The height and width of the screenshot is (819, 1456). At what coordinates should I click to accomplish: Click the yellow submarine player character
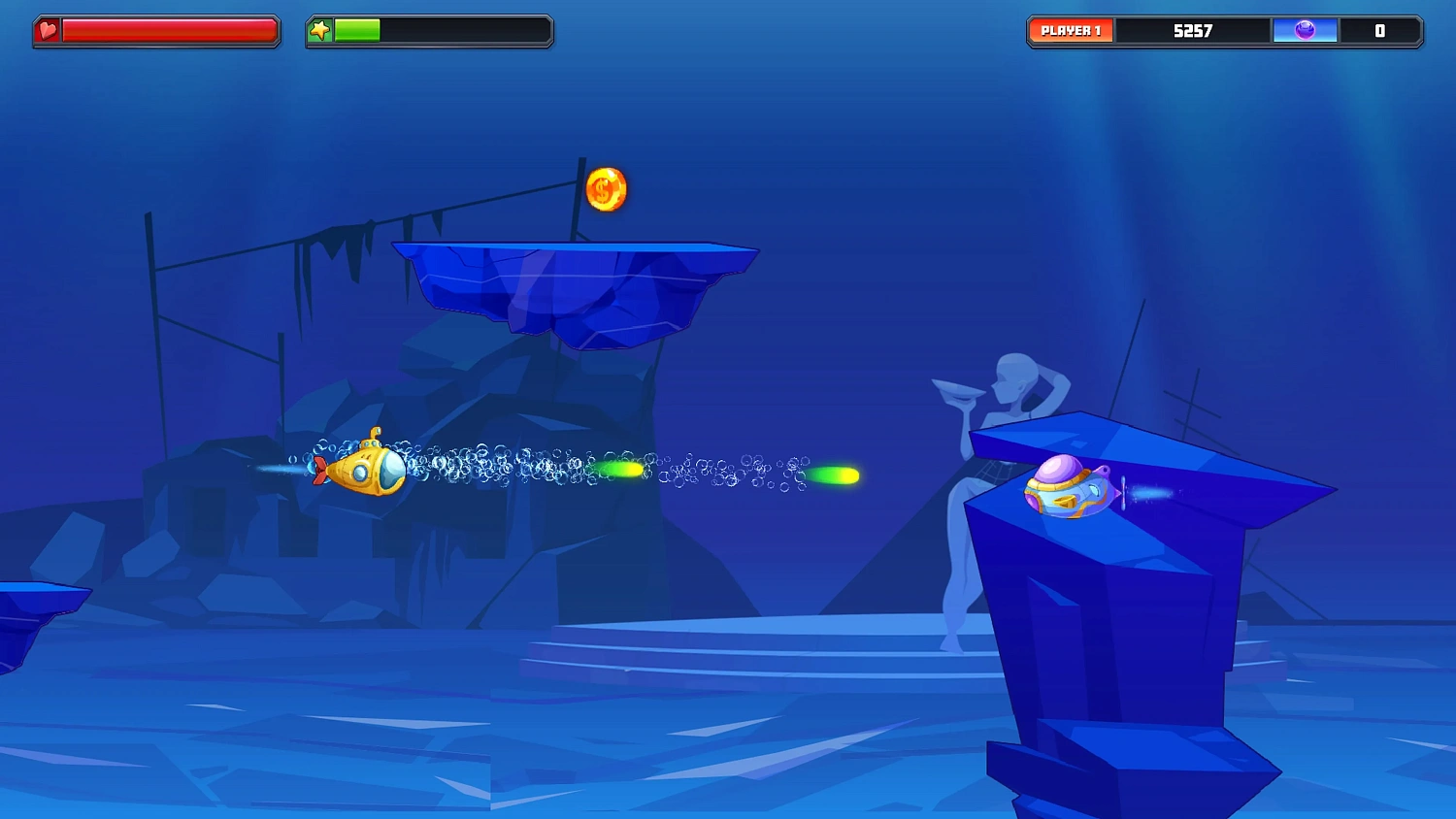pos(369,473)
